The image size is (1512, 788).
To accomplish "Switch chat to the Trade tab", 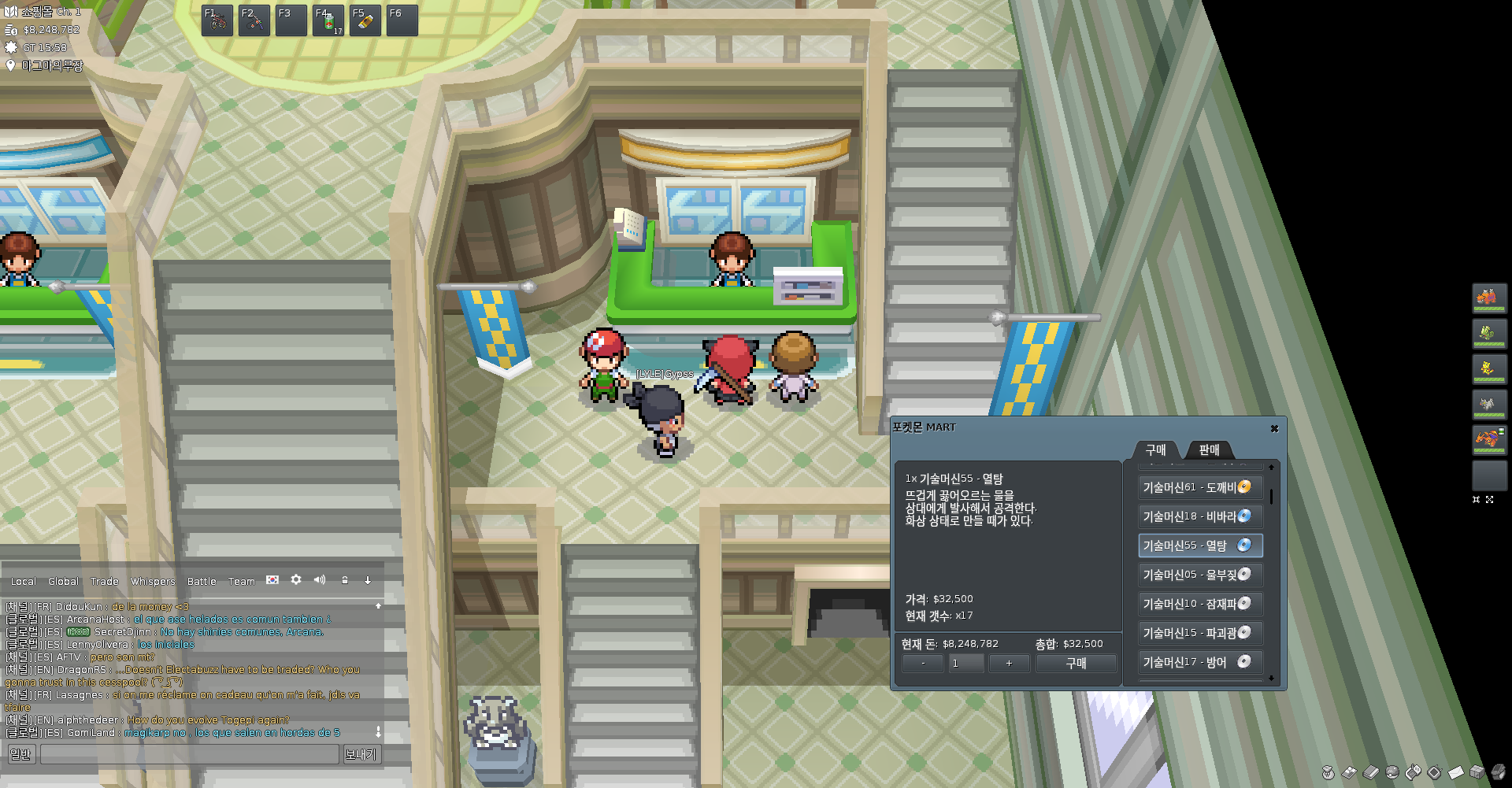I will click(104, 582).
